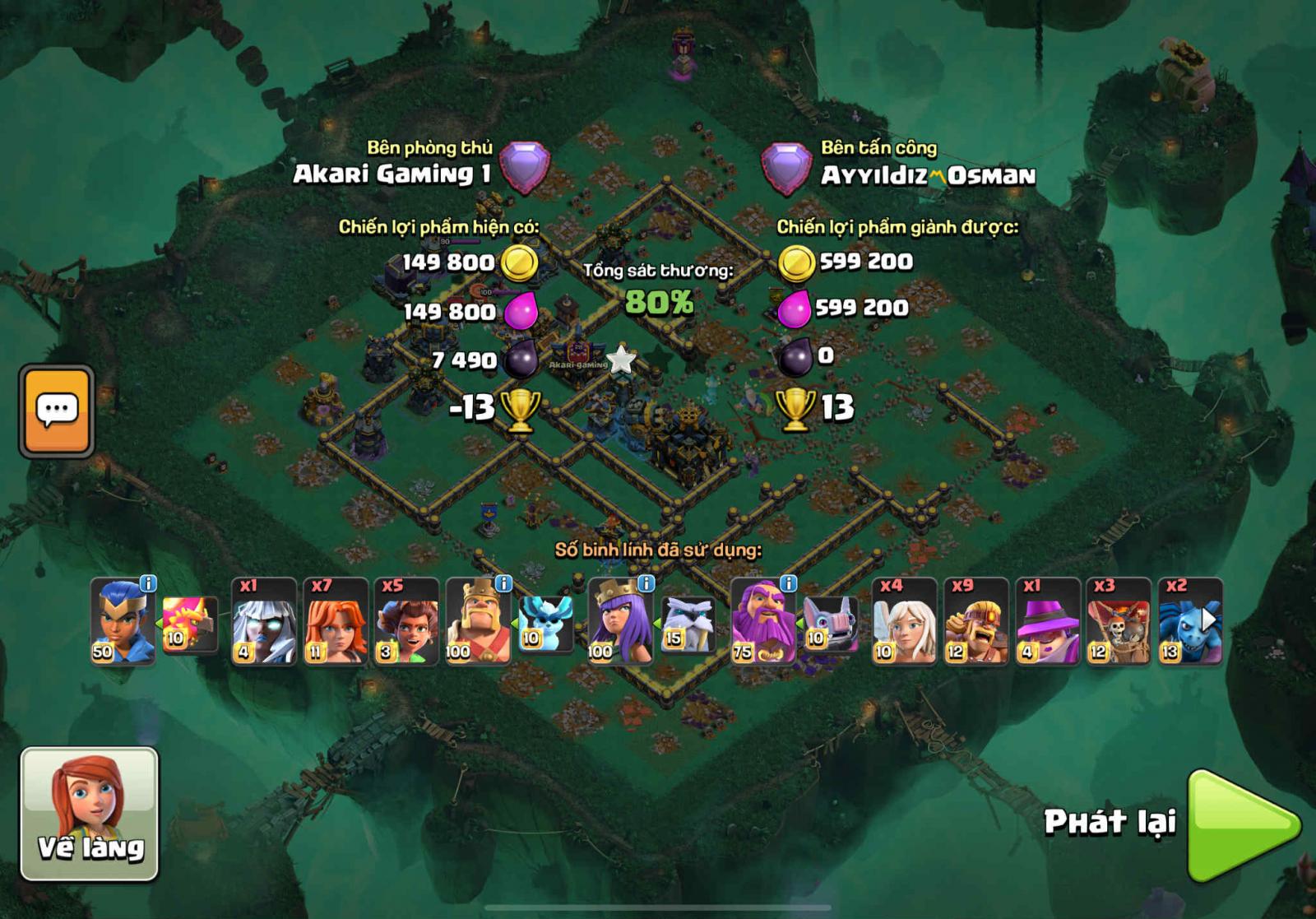
Task: Show info for the Archer Queen hero
Action: coord(646,584)
